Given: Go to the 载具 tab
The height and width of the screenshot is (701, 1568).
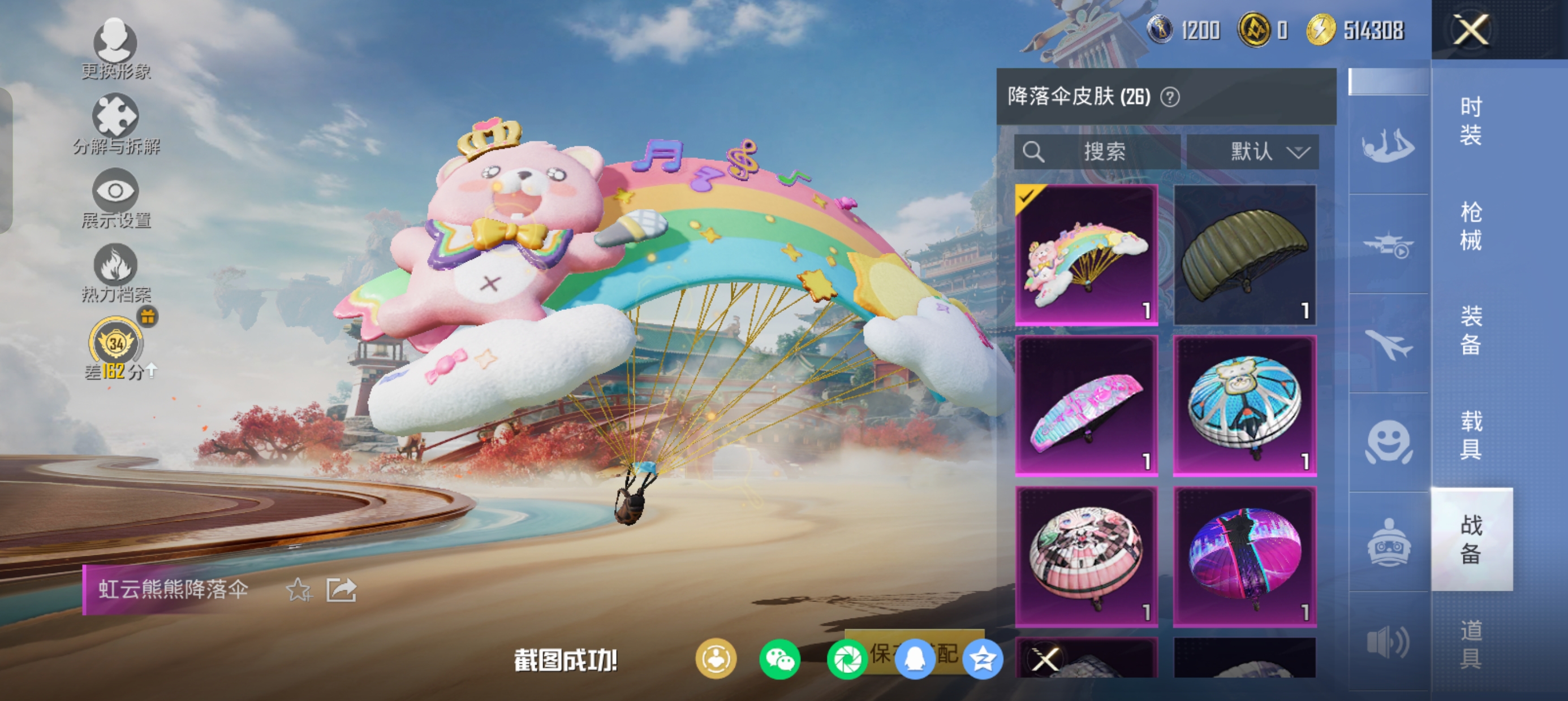Looking at the screenshot, I should click(1471, 435).
